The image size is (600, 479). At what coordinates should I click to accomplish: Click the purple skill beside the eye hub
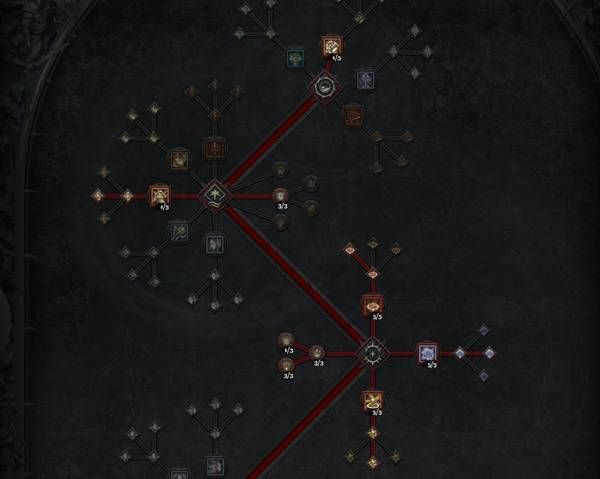pyautogui.click(x=365, y=77)
